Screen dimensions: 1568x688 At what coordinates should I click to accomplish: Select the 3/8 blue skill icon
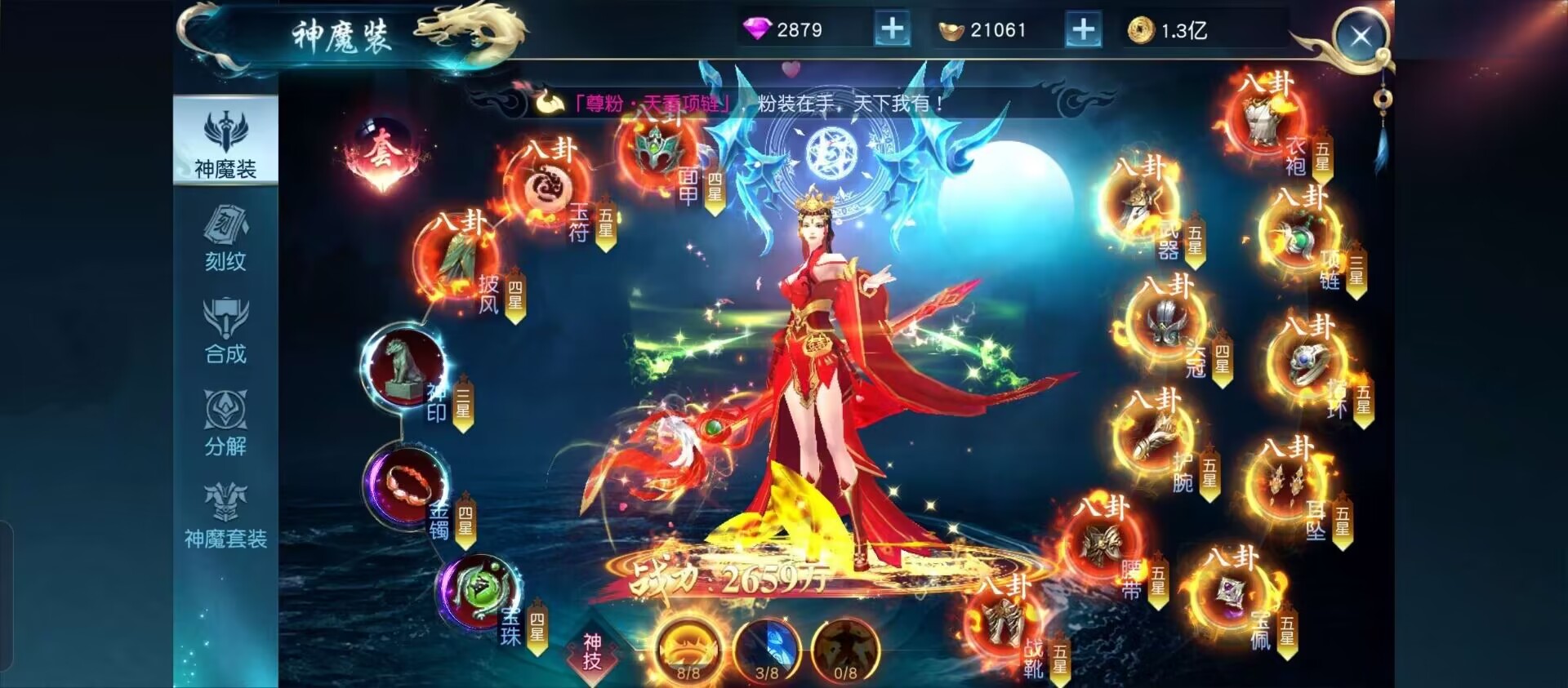click(x=767, y=650)
